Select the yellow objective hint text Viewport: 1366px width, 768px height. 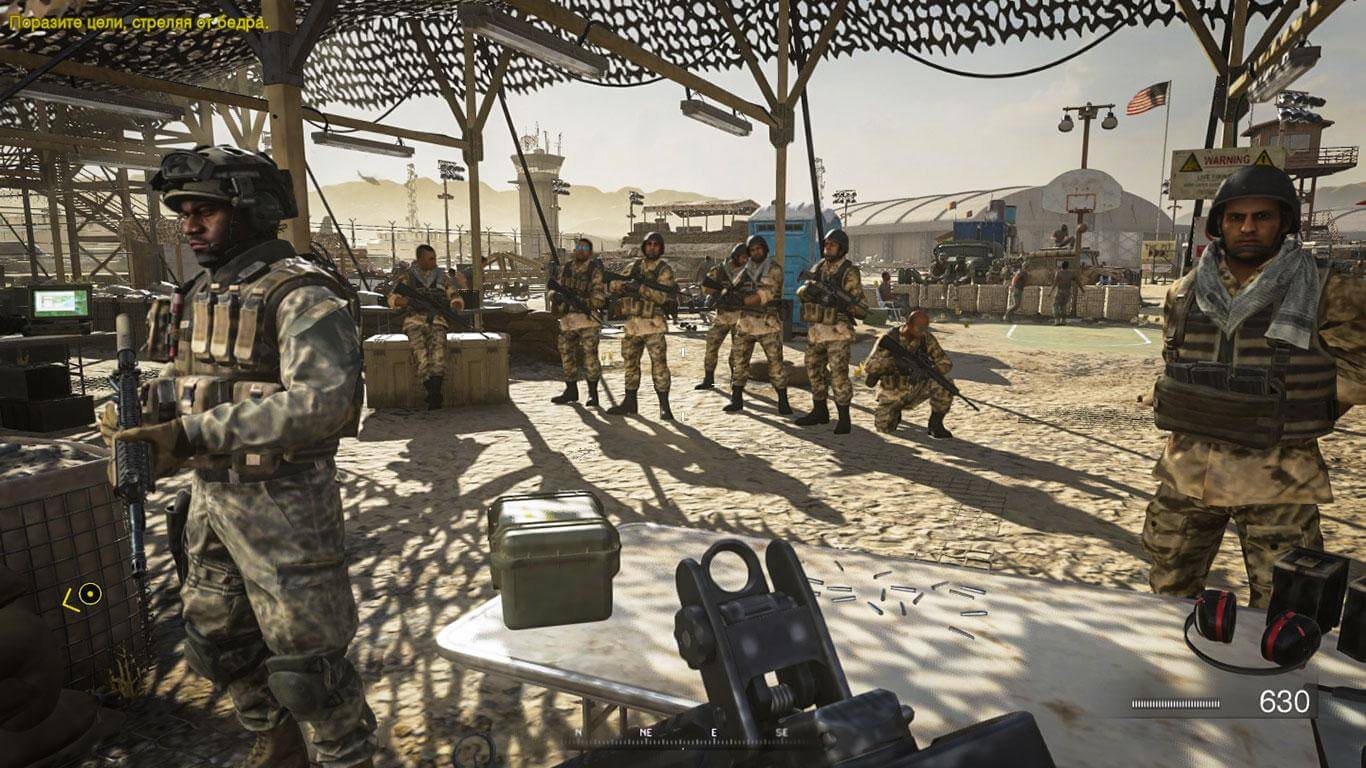[139, 21]
